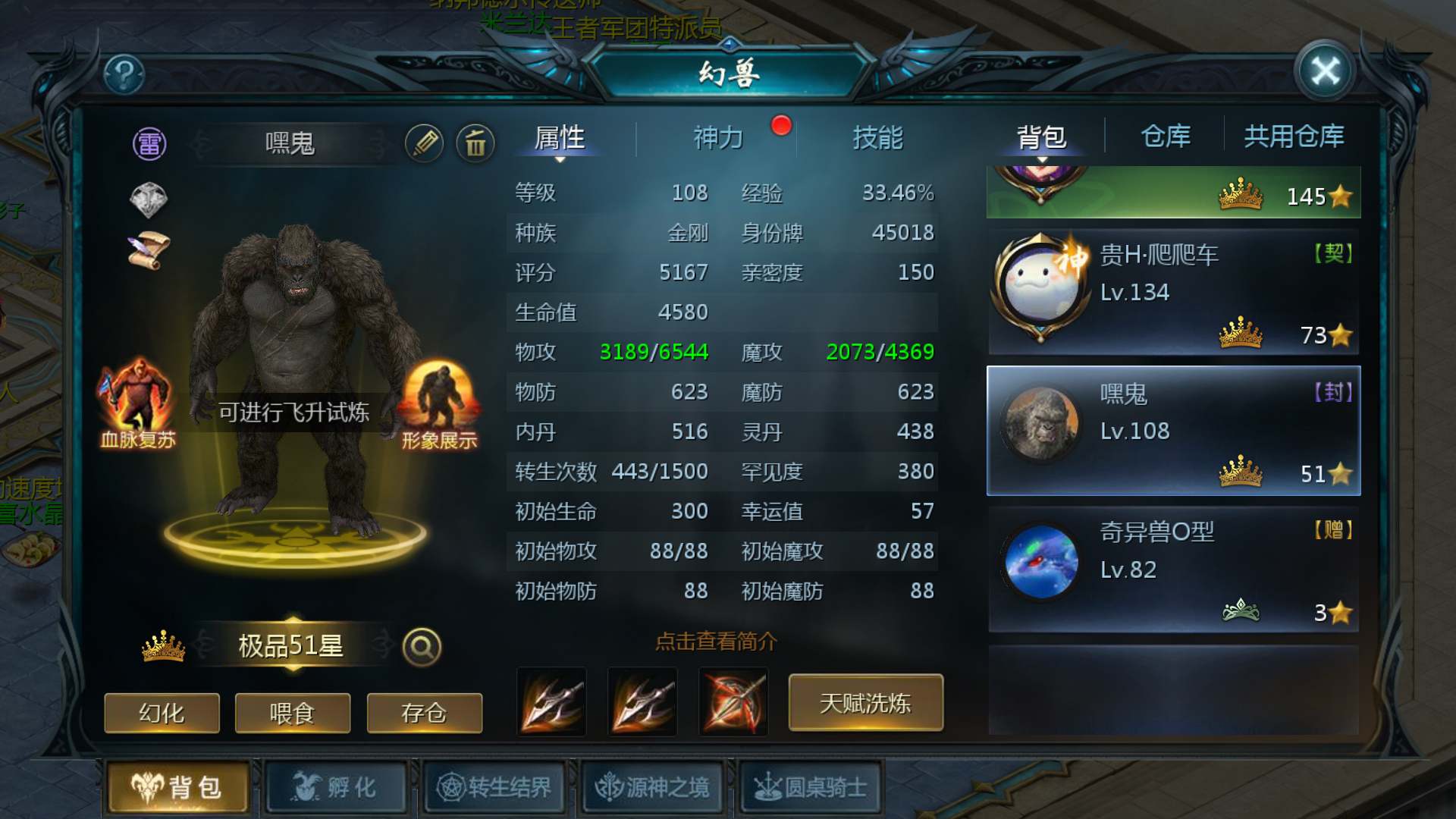Viewport: 1456px width, 819px height.
Task: Rename pet with the pencil icon
Action: [x=424, y=143]
